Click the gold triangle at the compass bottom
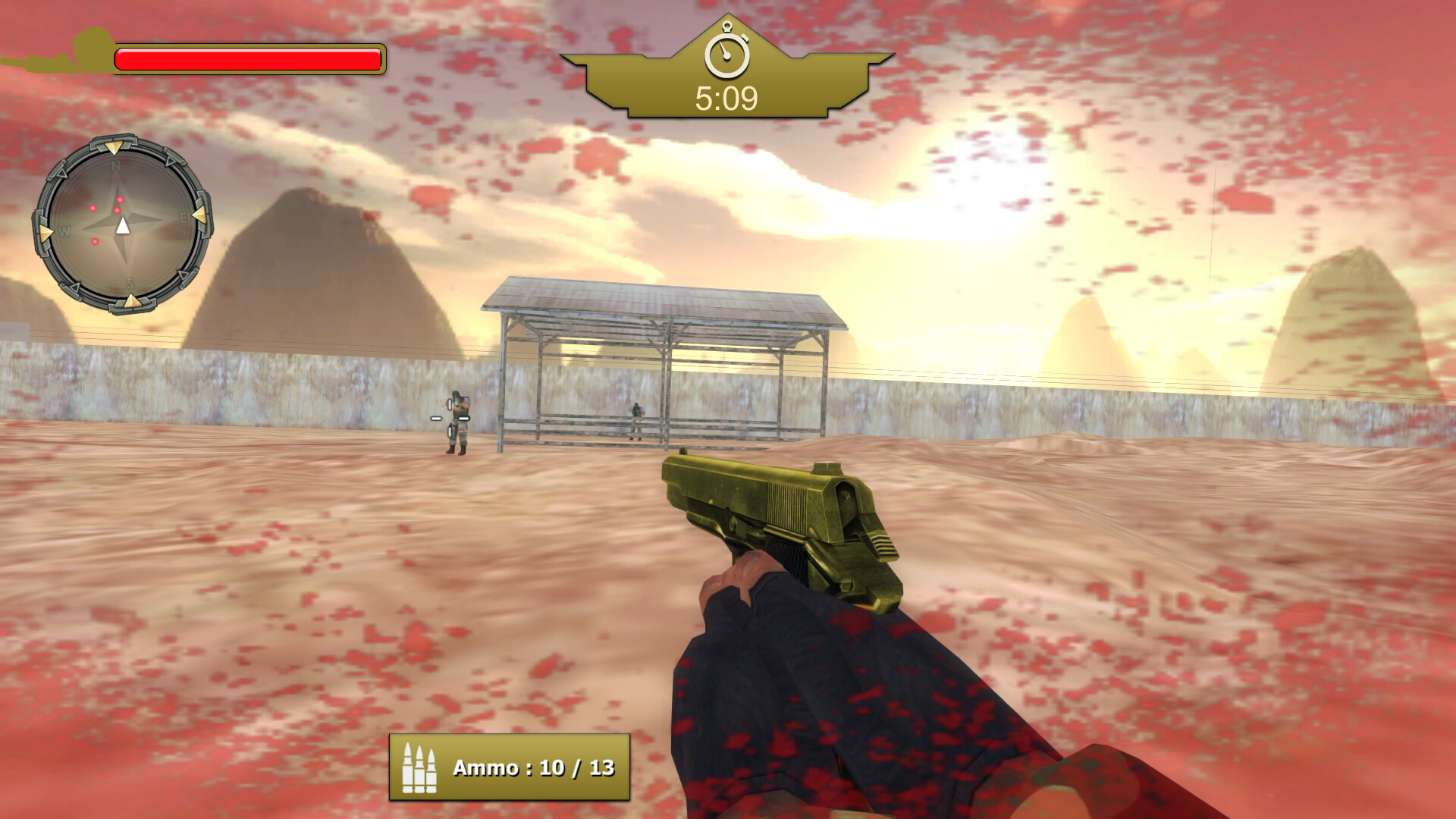Viewport: 1456px width, 819px height. 132,301
